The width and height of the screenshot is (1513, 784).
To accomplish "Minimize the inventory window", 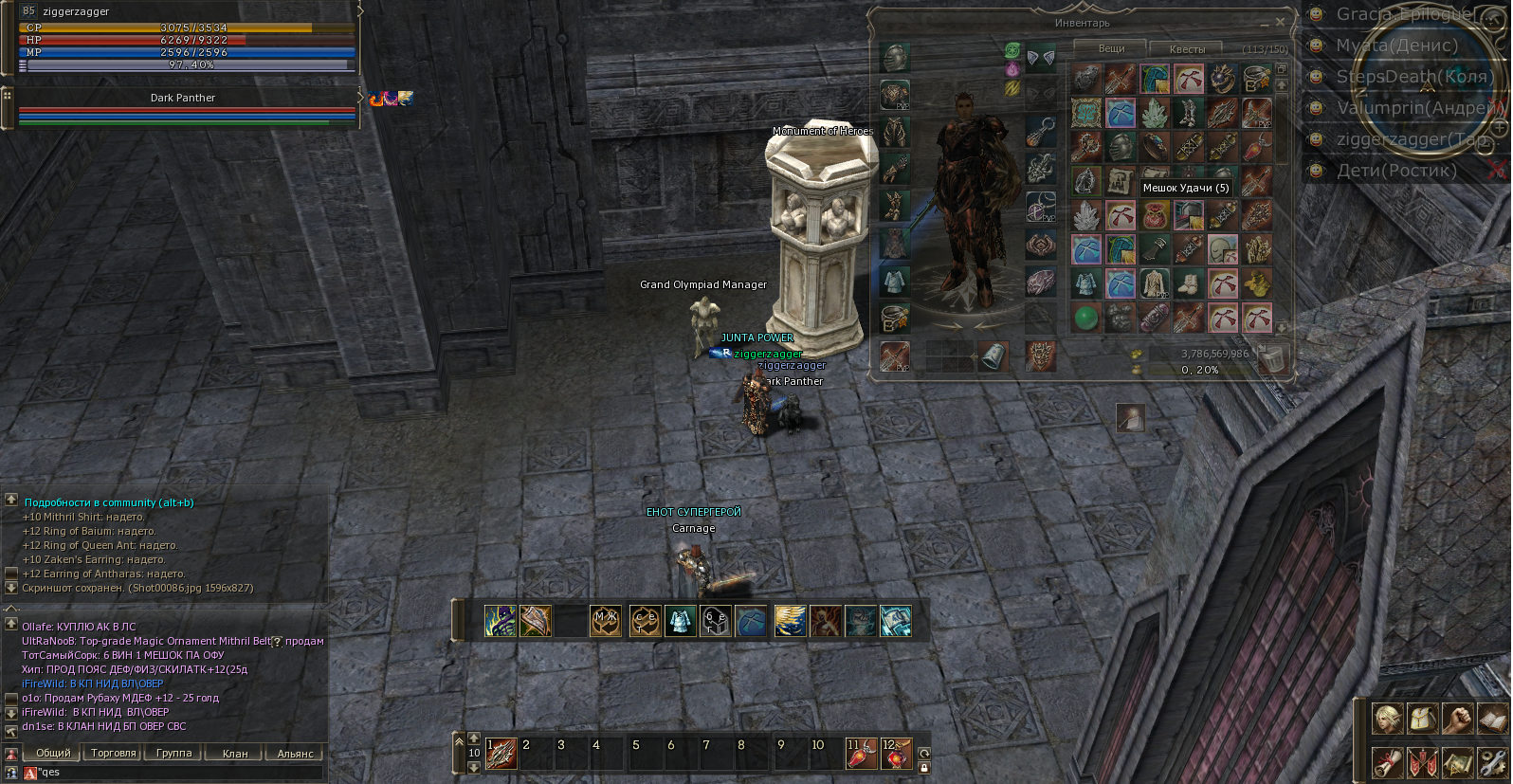I will pos(1264,23).
